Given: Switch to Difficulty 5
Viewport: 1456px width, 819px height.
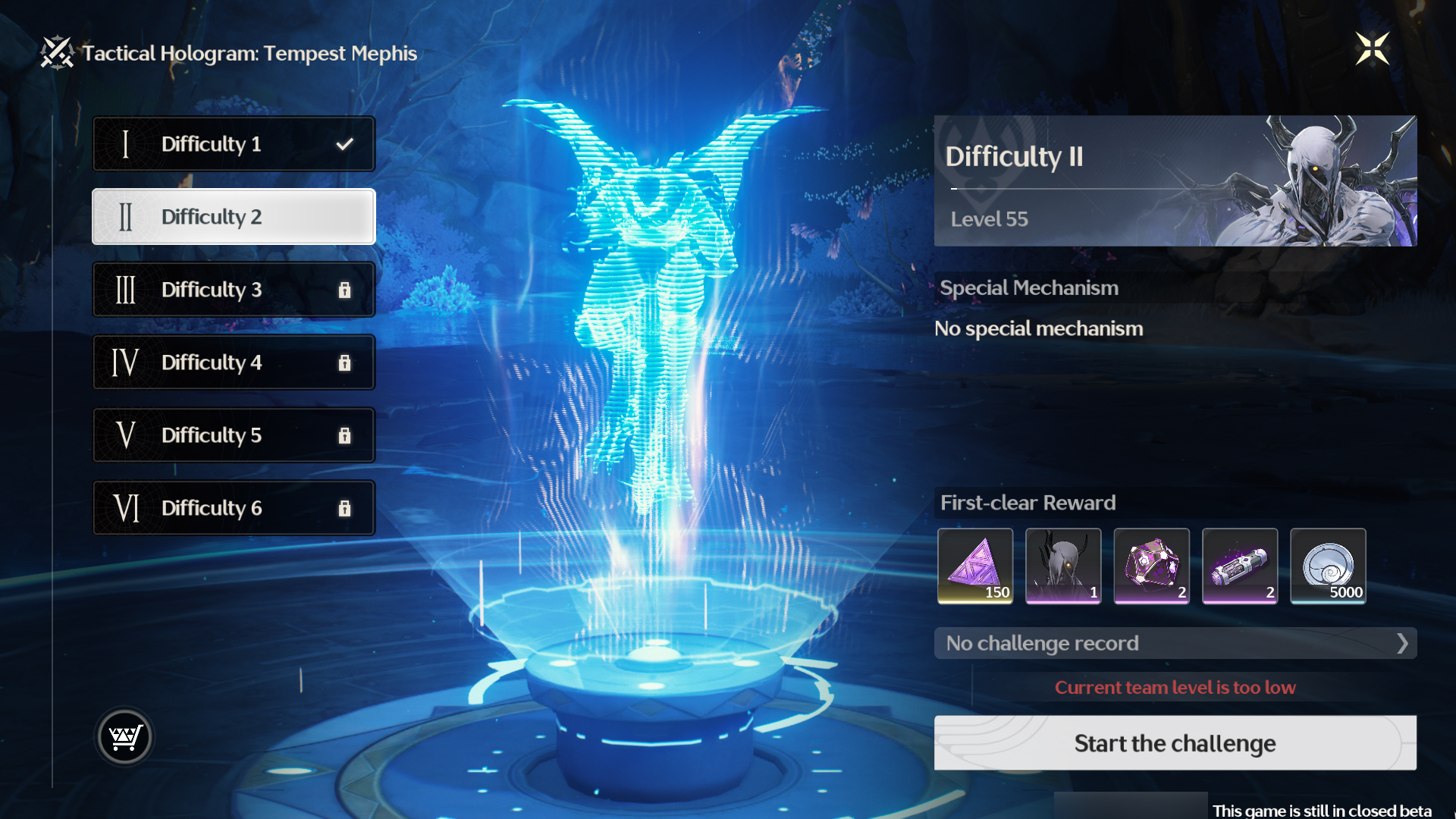Looking at the screenshot, I should pos(234,435).
